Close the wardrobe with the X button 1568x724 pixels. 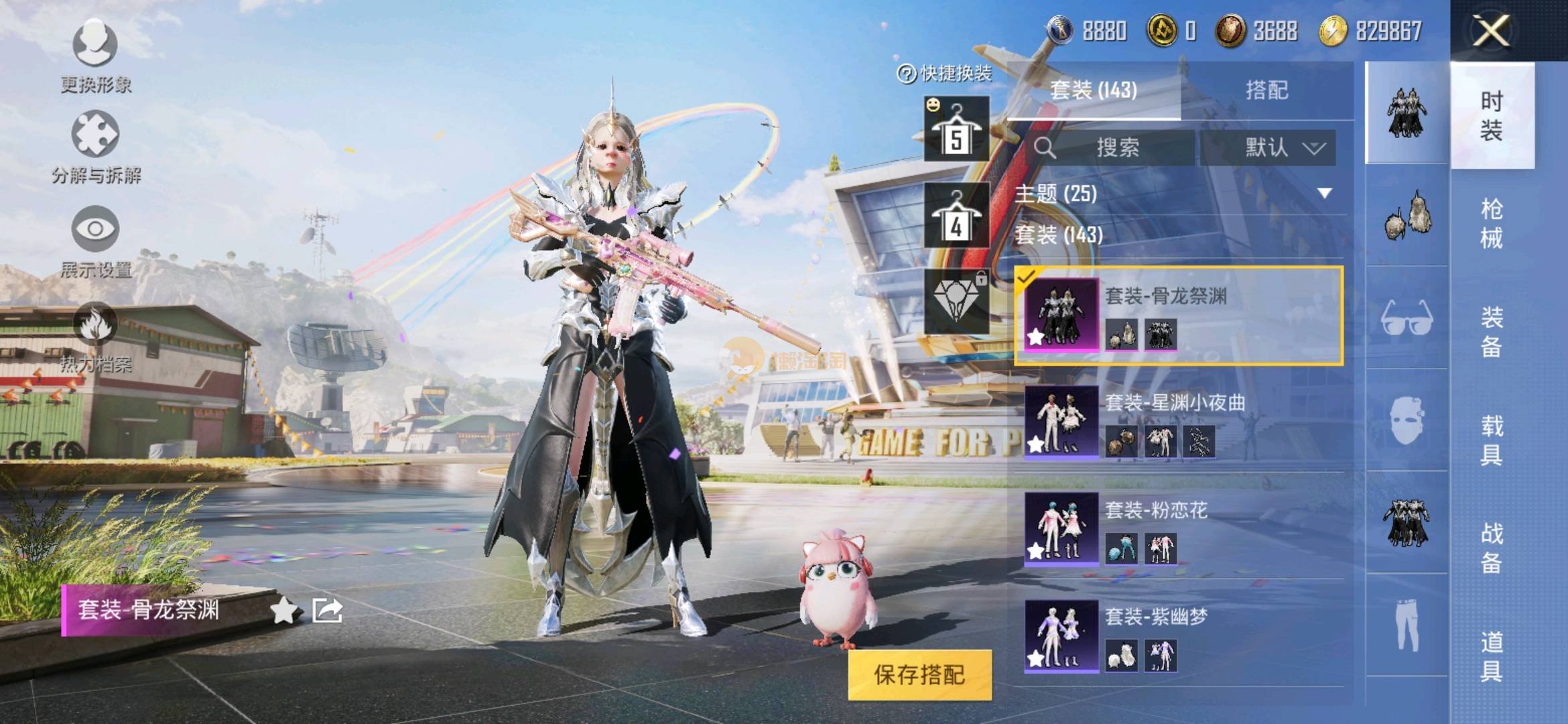pyautogui.click(x=1491, y=31)
